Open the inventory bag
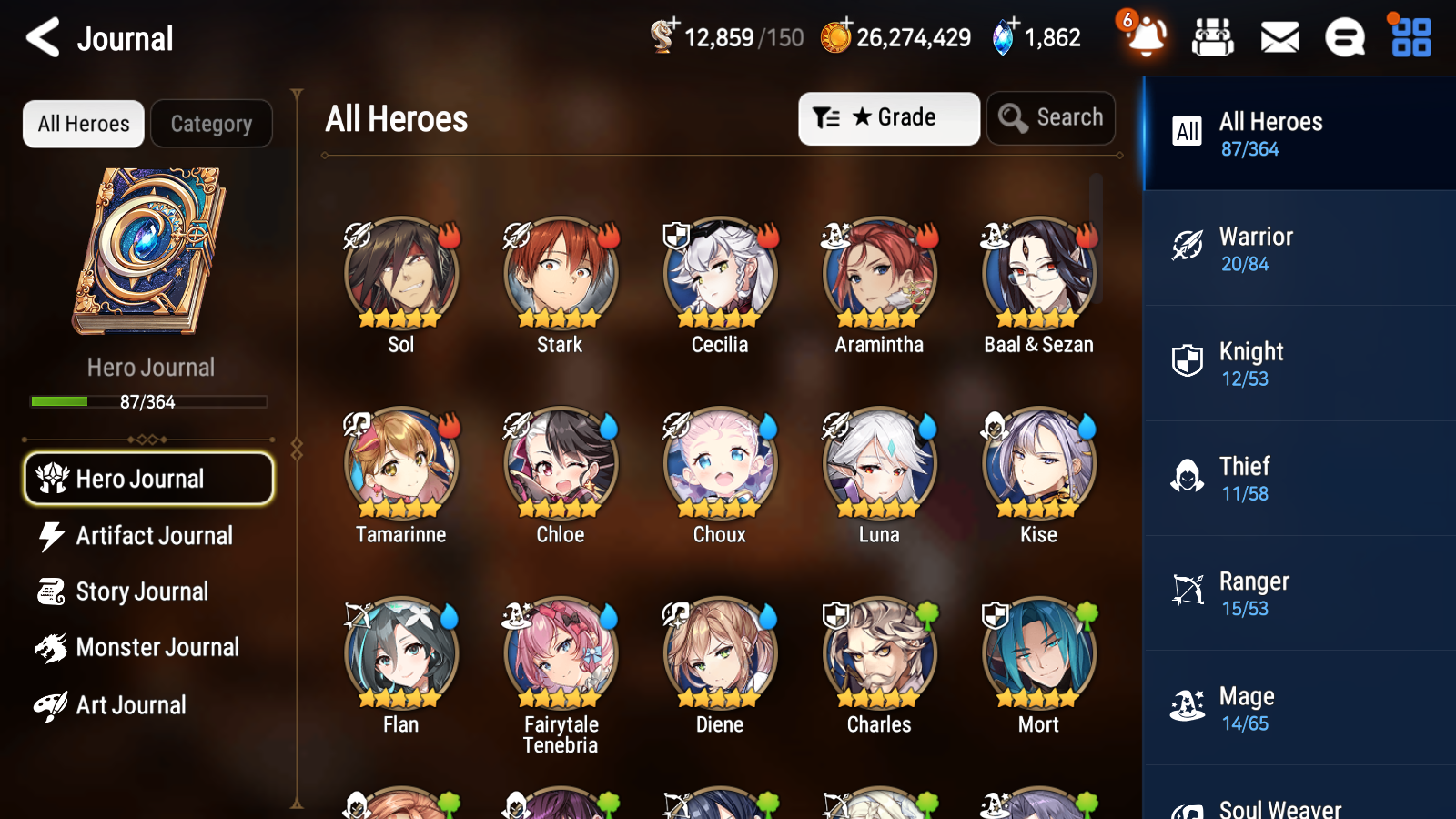Image resolution: width=1456 pixels, height=819 pixels. point(1213,37)
